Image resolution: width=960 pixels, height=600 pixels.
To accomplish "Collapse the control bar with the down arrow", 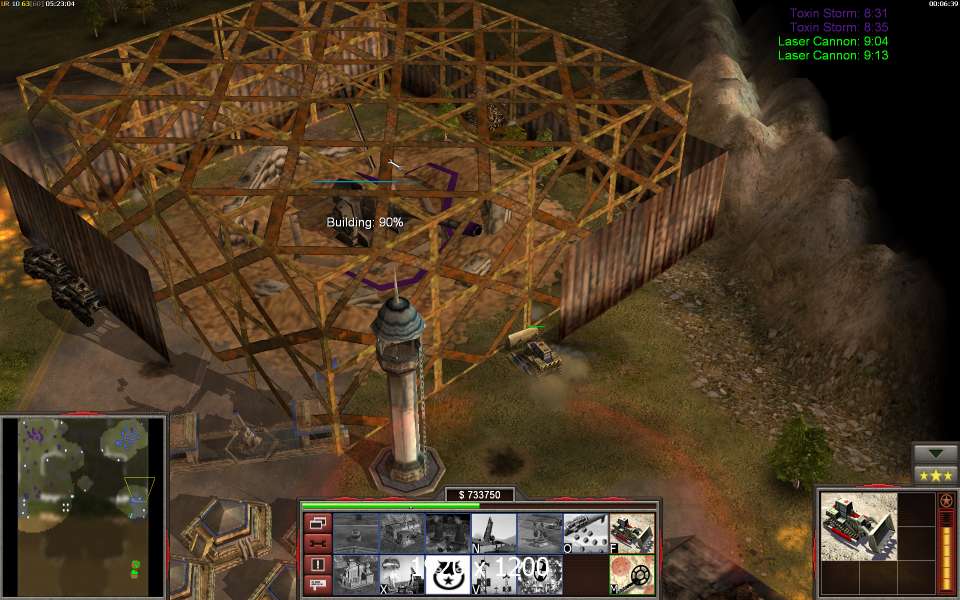I will click(x=936, y=453).
